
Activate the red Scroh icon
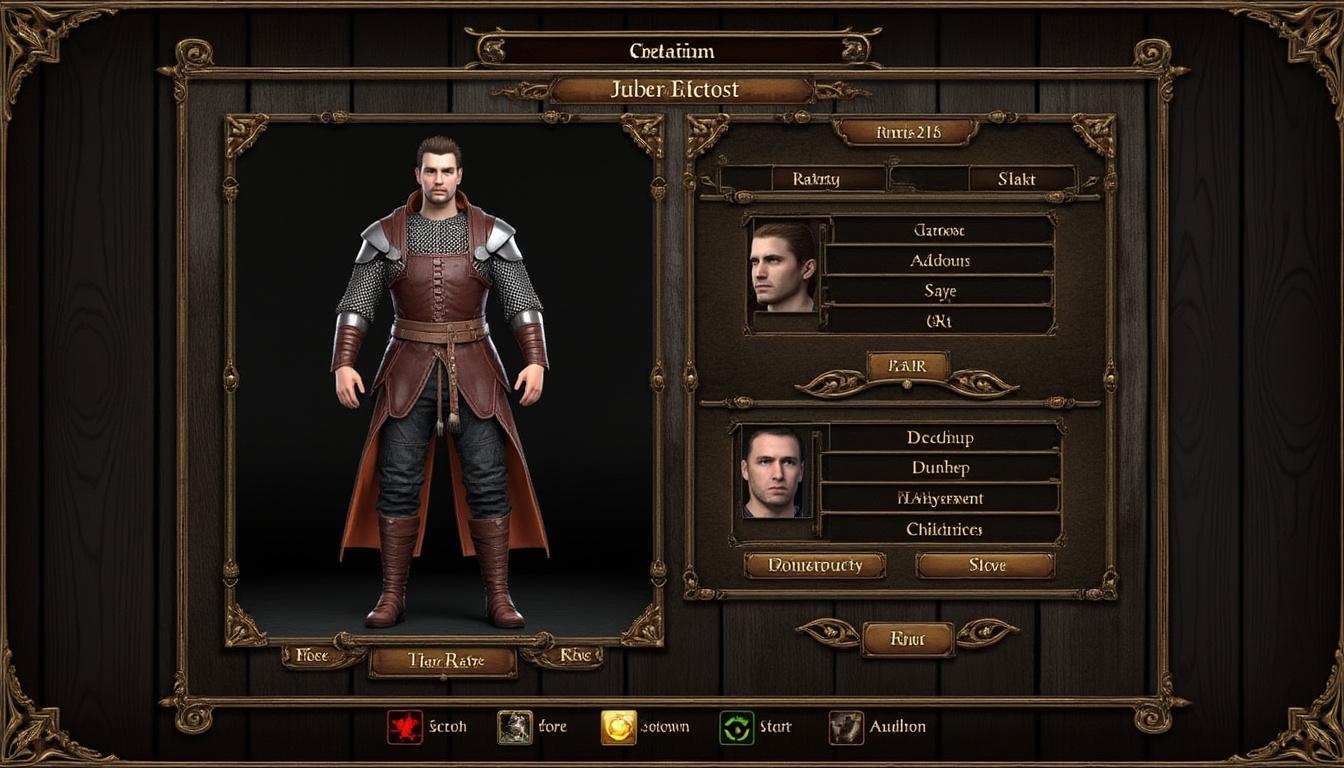pyautogui.click(x=405, y=727)
